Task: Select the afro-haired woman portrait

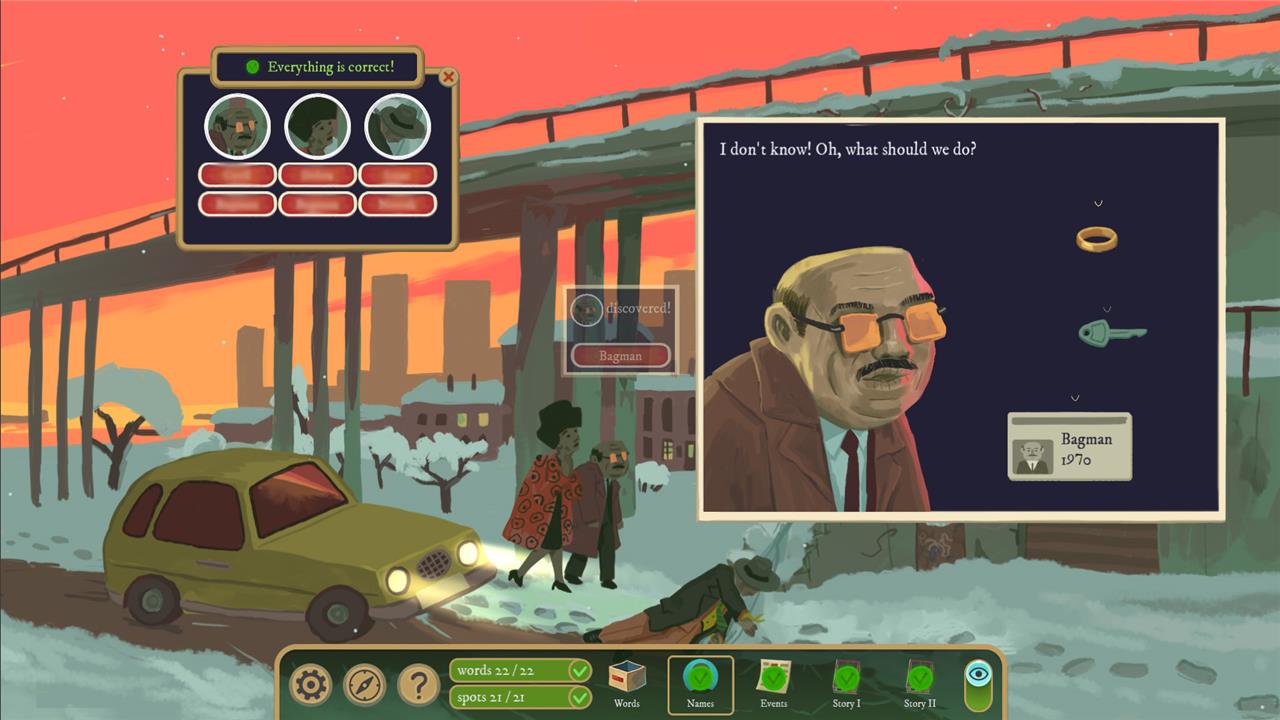Action: pyautogui.click(x=317, y=127)
